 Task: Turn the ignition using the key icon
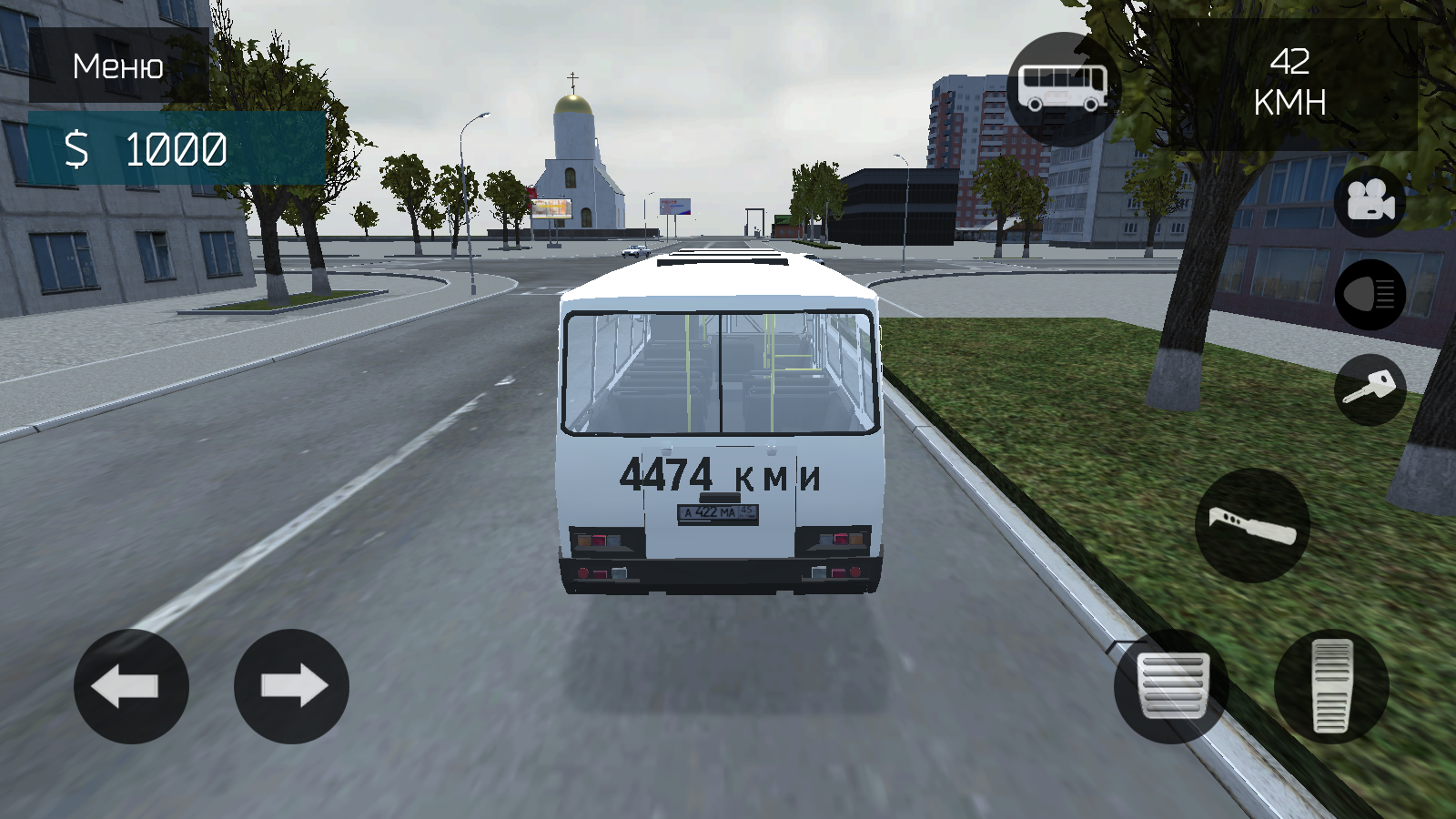pos(1368,387)
